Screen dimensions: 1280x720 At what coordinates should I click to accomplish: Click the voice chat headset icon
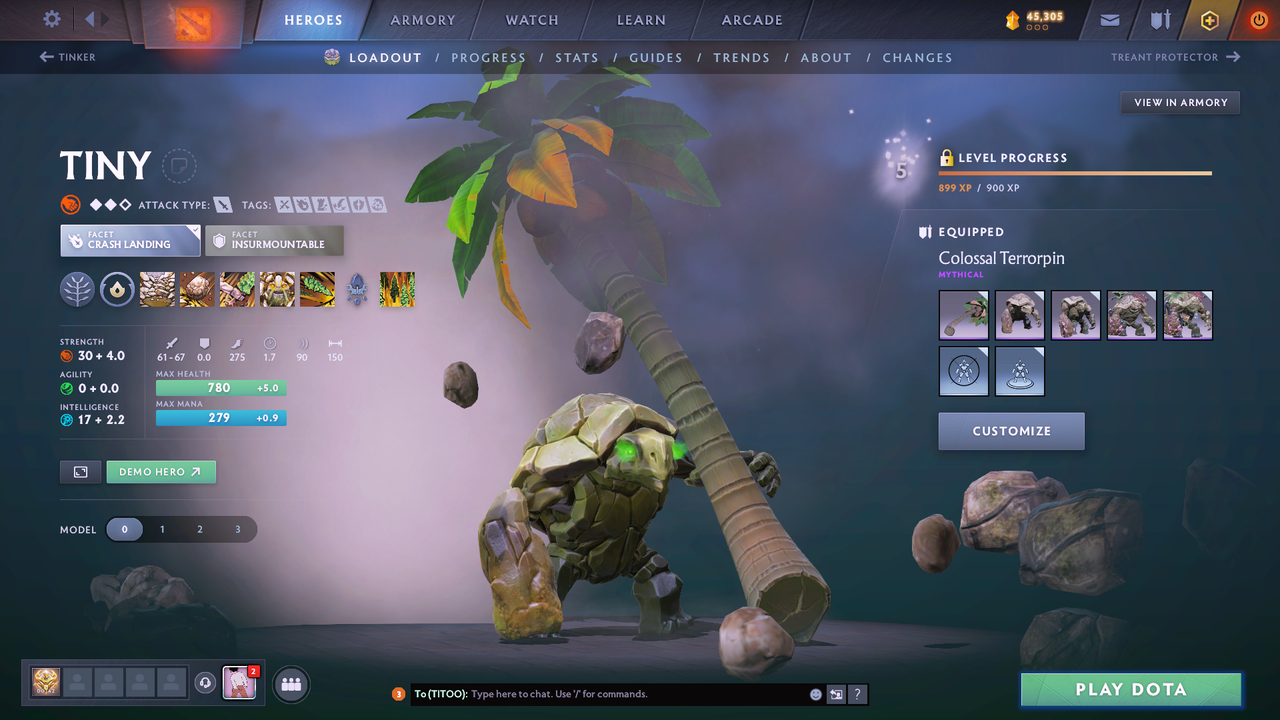pos(206,683)
